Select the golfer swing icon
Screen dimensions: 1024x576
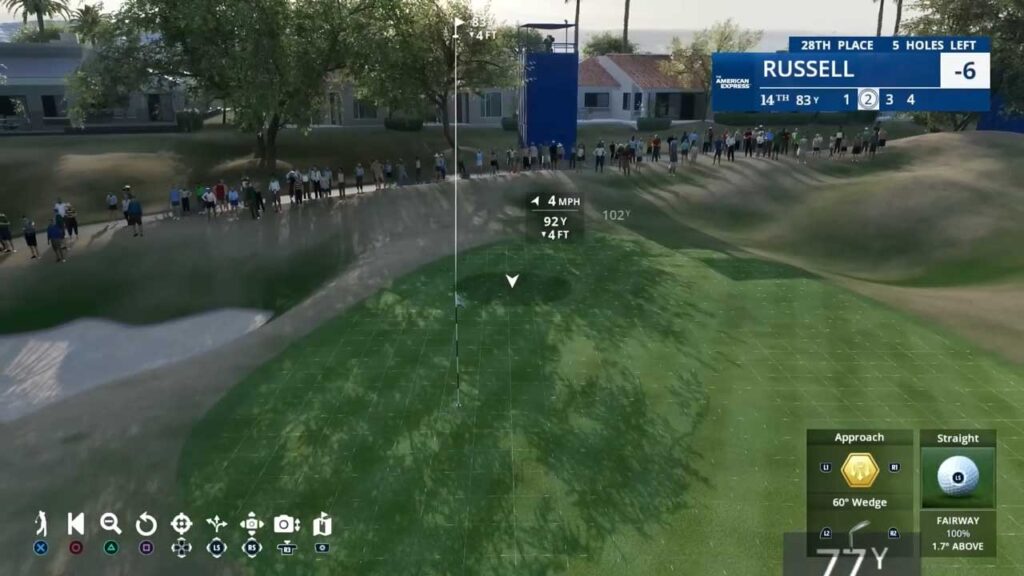(x=41, y=524)
